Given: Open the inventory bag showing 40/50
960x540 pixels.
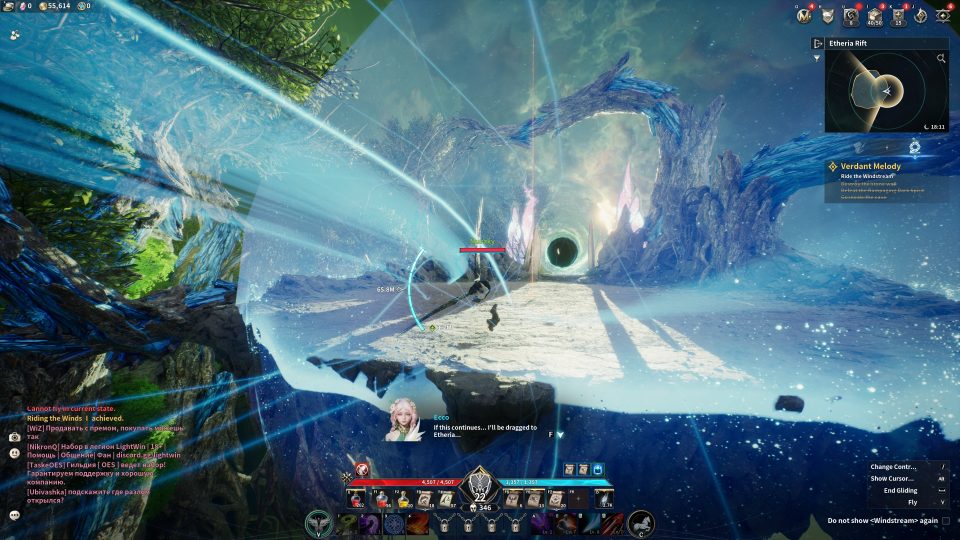Looking at the screenshot, I should (x=873, y=15).
